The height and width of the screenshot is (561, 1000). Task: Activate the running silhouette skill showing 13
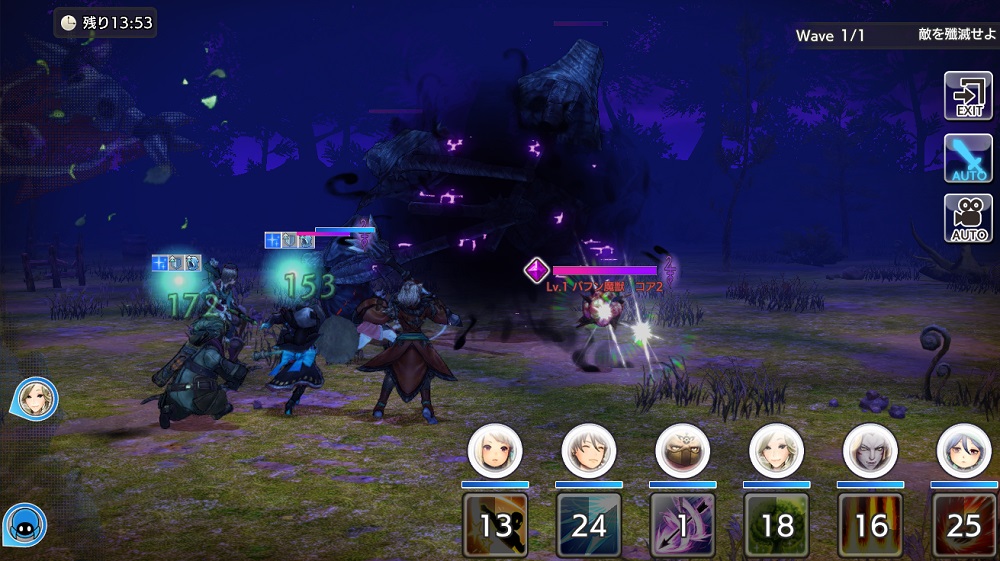pyautogui.click(x=495, y=525)
